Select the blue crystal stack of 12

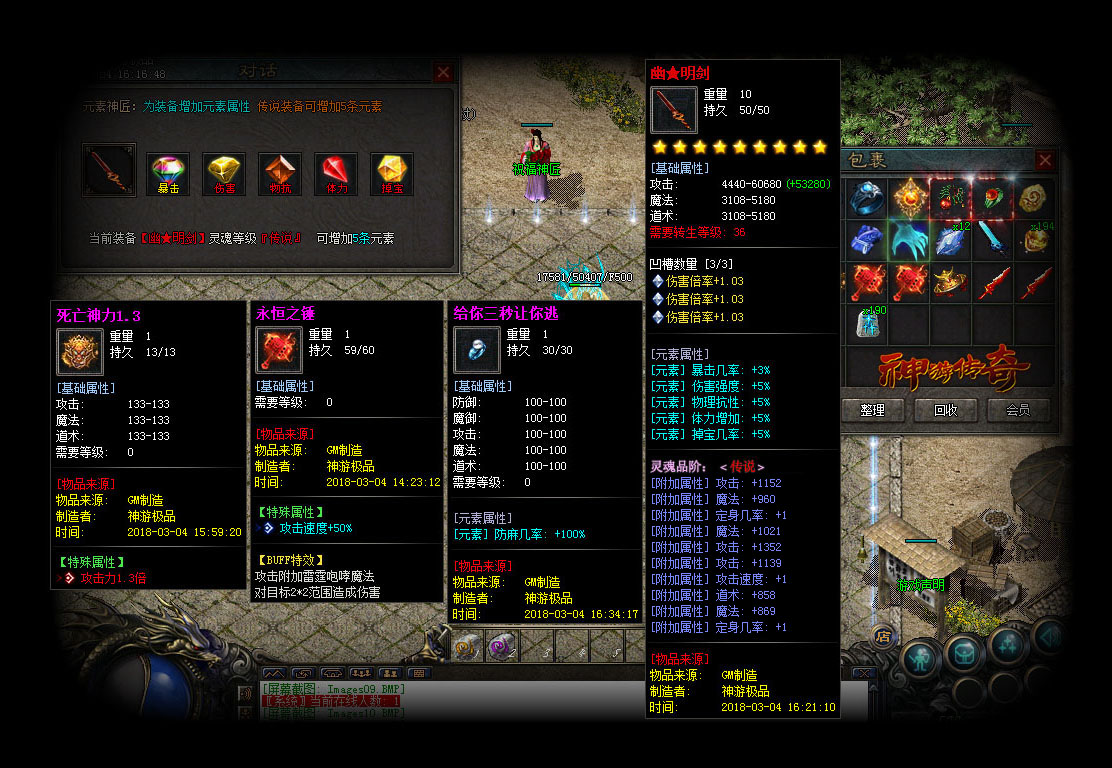point(951,241)
